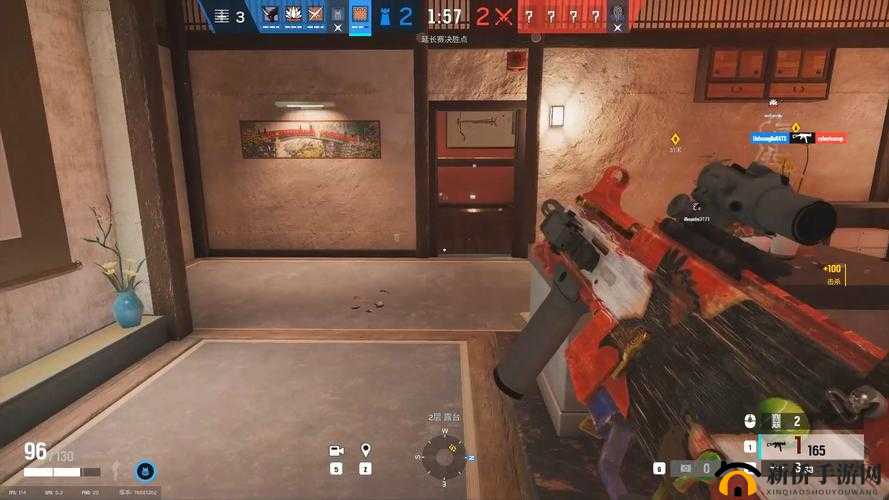The width and height of the screenshot is (889, 500).
Task: Click the first blue team operator portrait
Action: 270,15
